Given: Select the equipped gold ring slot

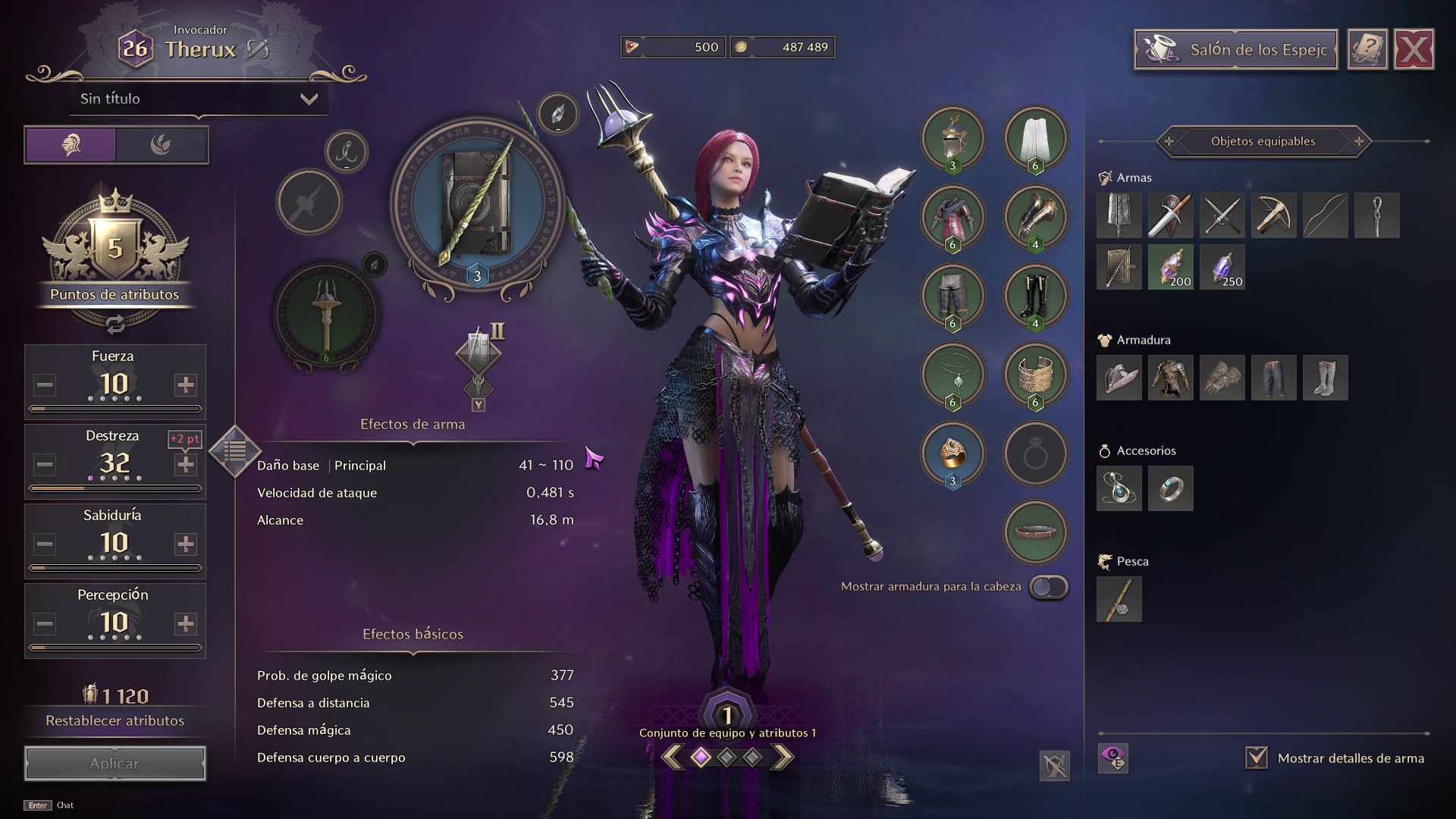Looking at the screenshot, I should [x=952, y=453].
